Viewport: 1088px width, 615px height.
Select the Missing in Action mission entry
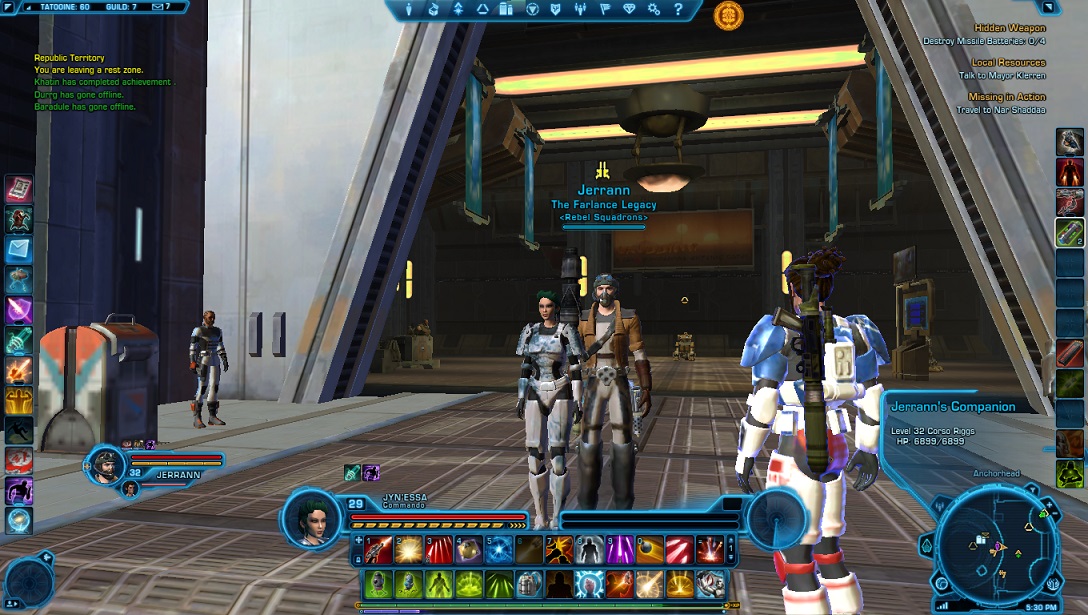(1006, 97)
